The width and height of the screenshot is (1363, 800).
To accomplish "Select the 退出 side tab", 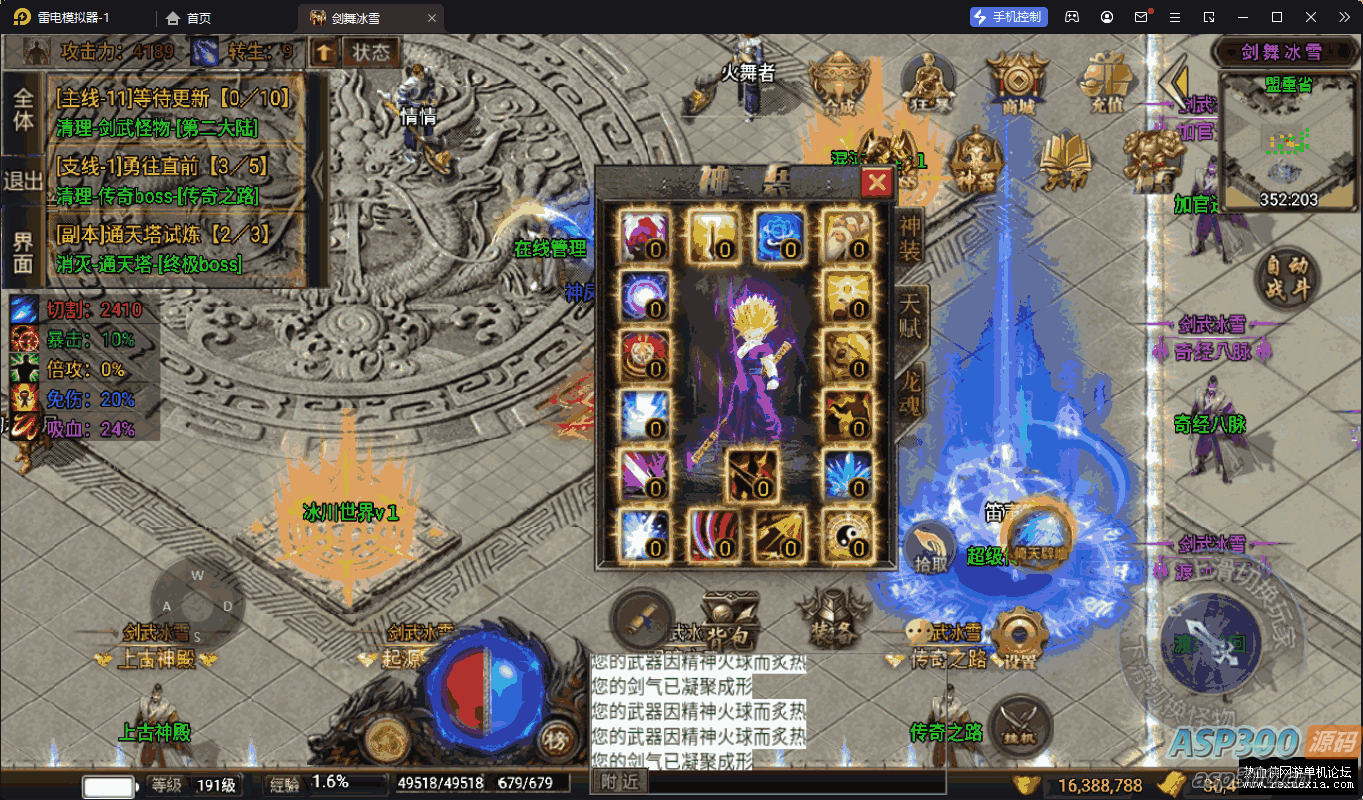I will (22, 181).
